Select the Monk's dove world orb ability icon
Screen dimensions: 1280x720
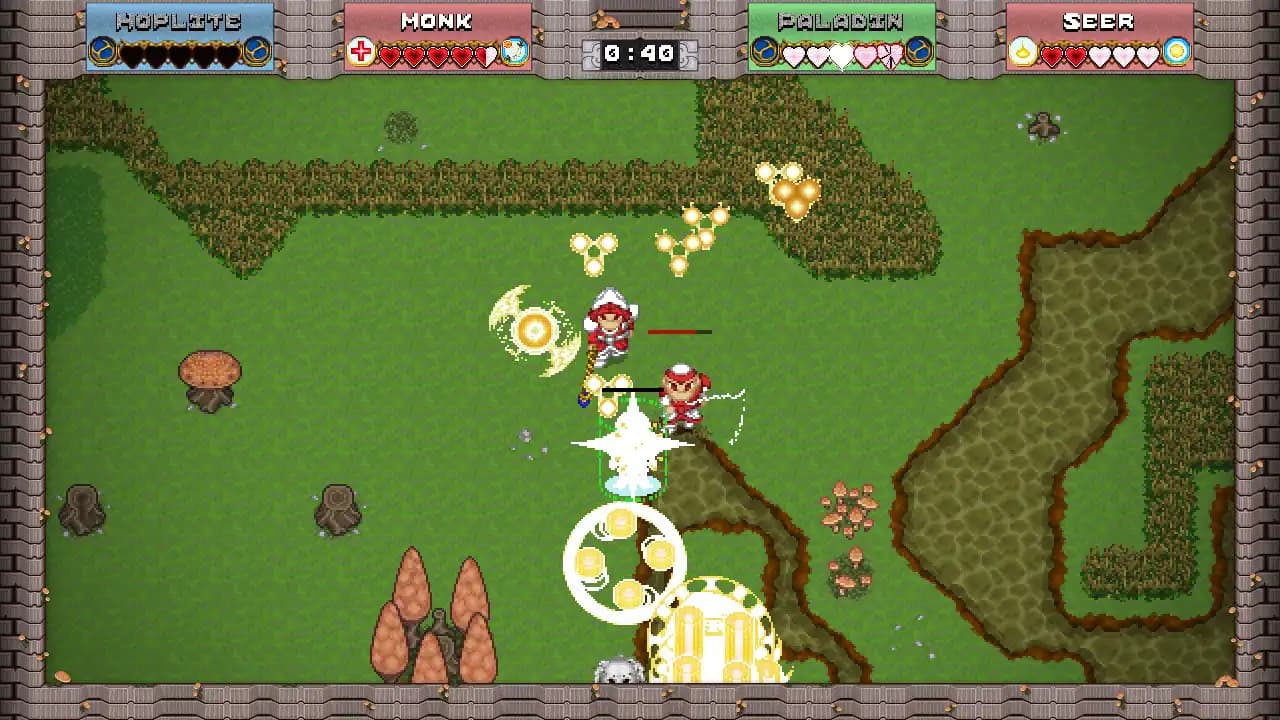pos(513,51)
